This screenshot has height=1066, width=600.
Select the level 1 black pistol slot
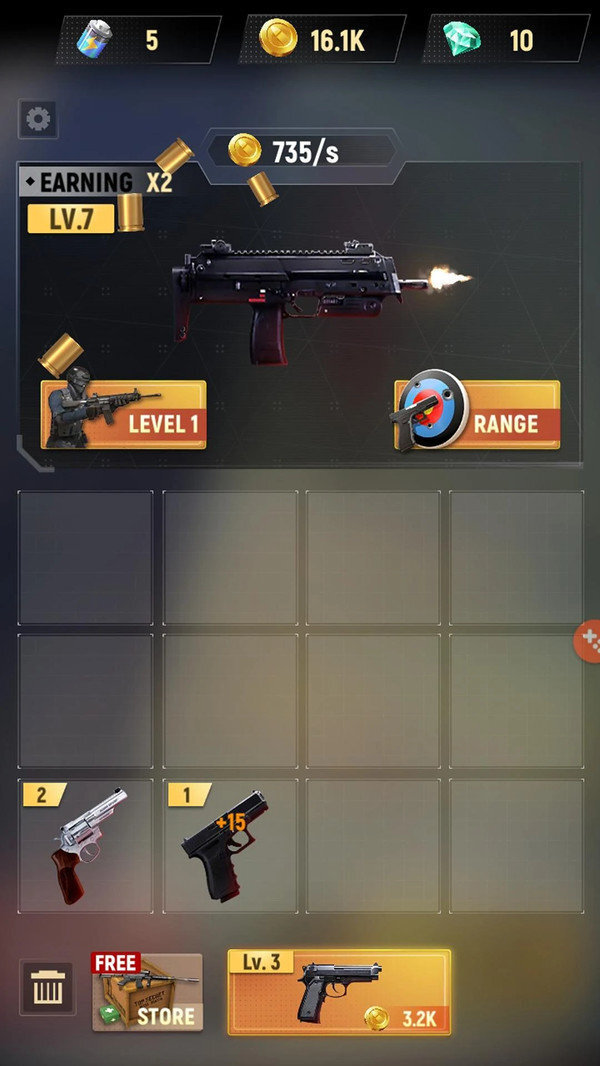click(x=230, y=846)
